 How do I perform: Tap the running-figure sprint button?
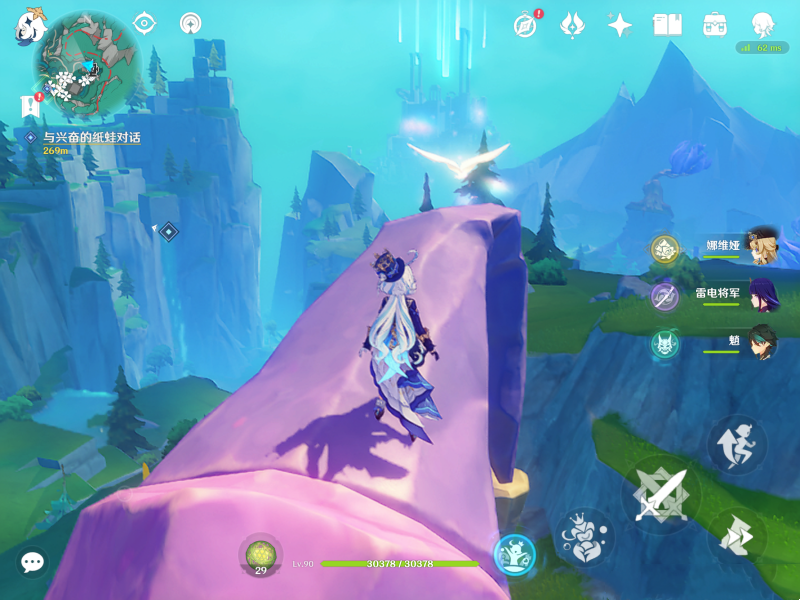[x=738, y=445]
